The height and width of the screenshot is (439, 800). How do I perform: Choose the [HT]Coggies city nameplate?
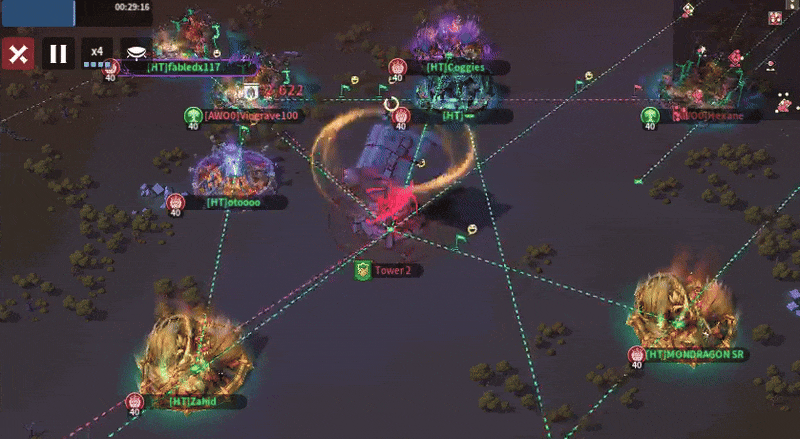[455, 68]
